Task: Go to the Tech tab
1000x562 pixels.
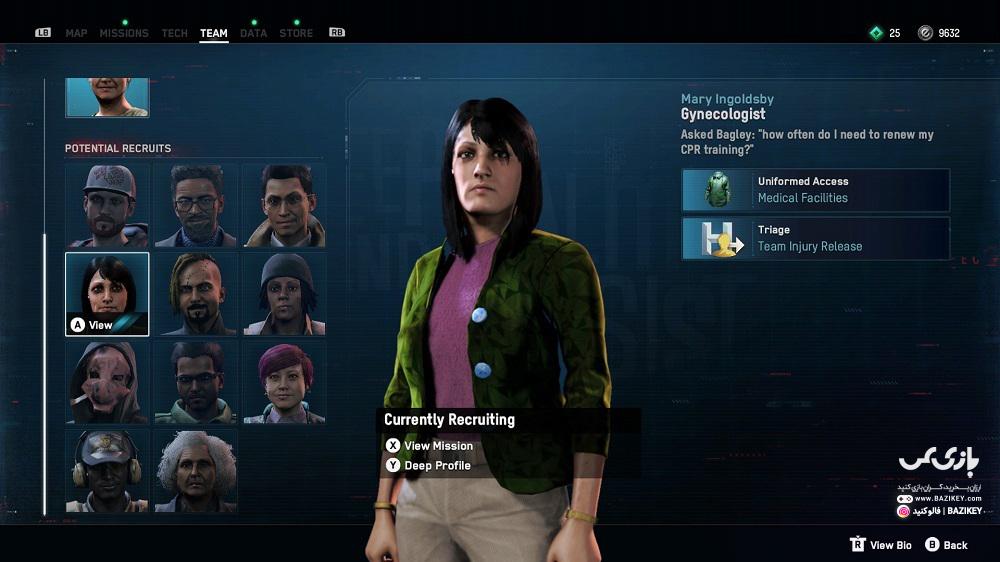Action: point(174,33)
